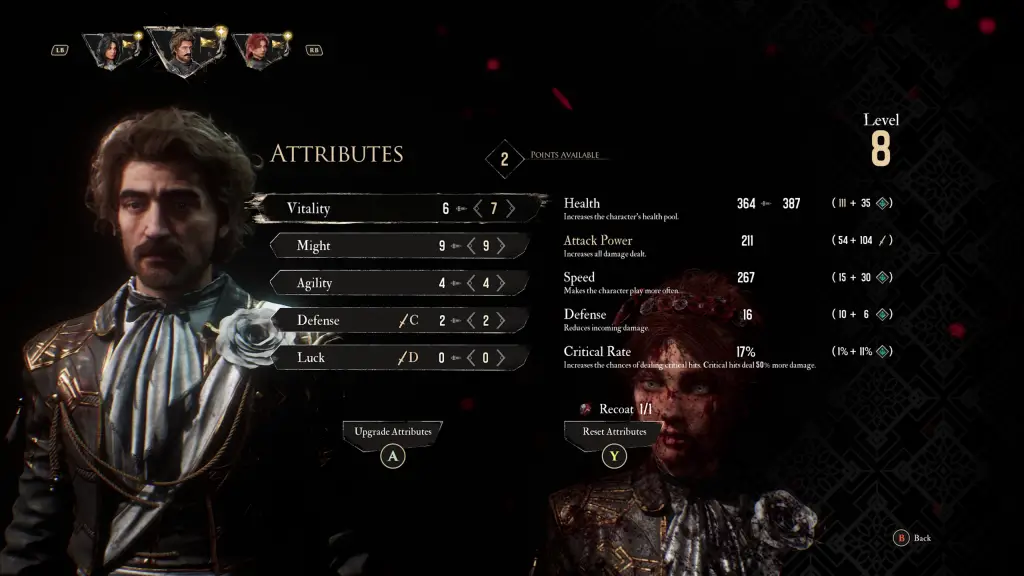Lower Luck using its left arrow
Image resolution: width=1024 pixels, height=576 pixels.
click(471, 357)
